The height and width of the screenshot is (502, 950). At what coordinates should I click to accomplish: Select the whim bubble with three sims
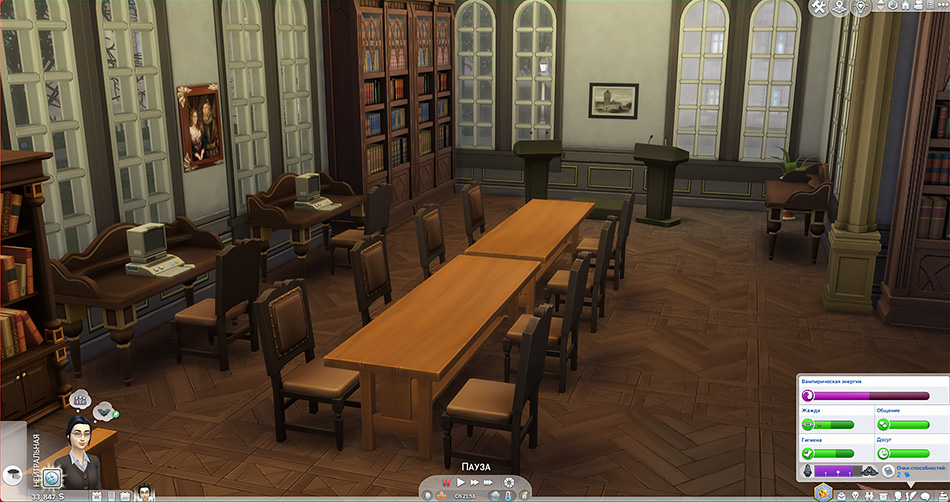(80, 399)
